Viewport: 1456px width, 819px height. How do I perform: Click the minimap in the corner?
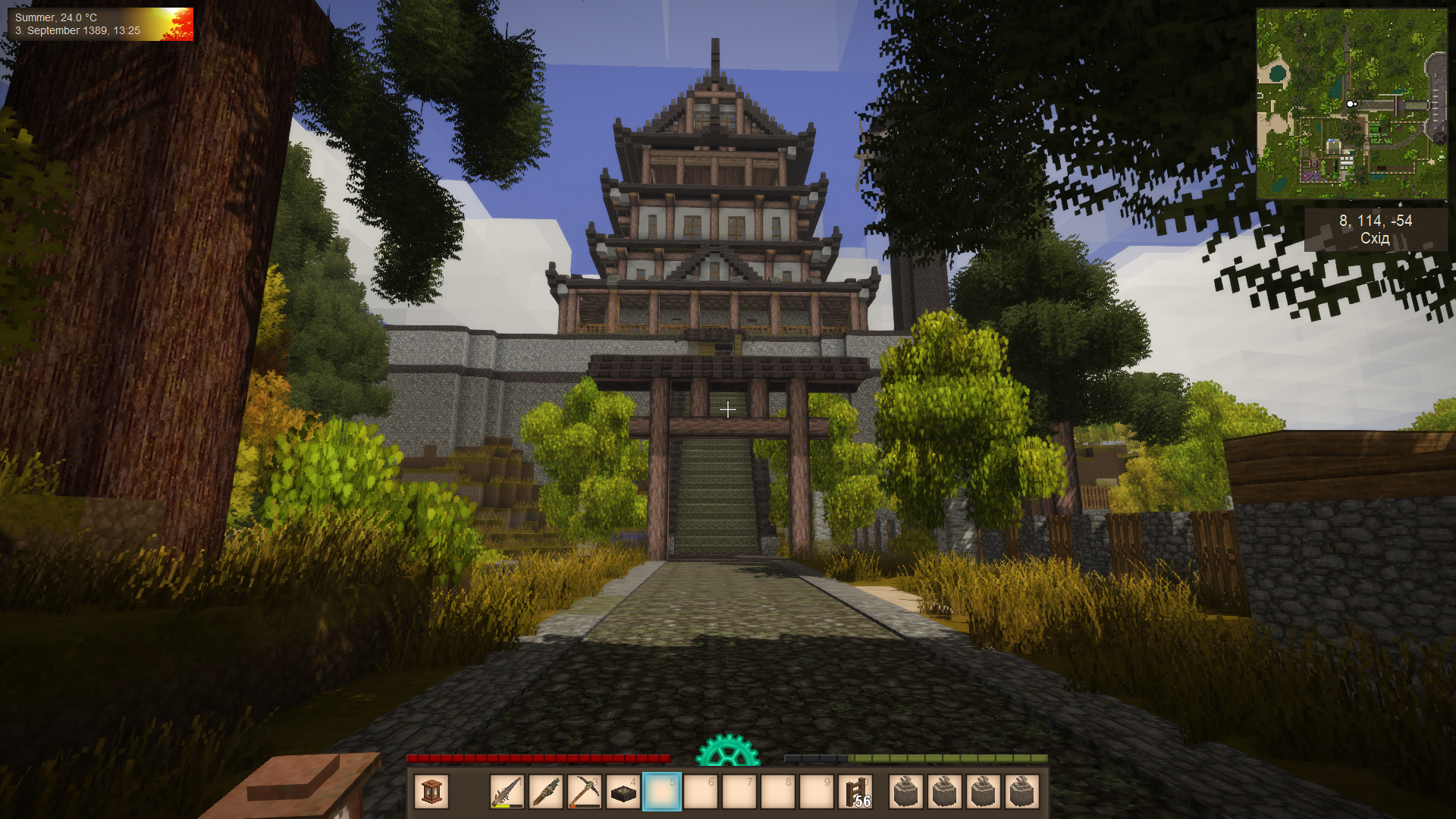(1351, 104)
